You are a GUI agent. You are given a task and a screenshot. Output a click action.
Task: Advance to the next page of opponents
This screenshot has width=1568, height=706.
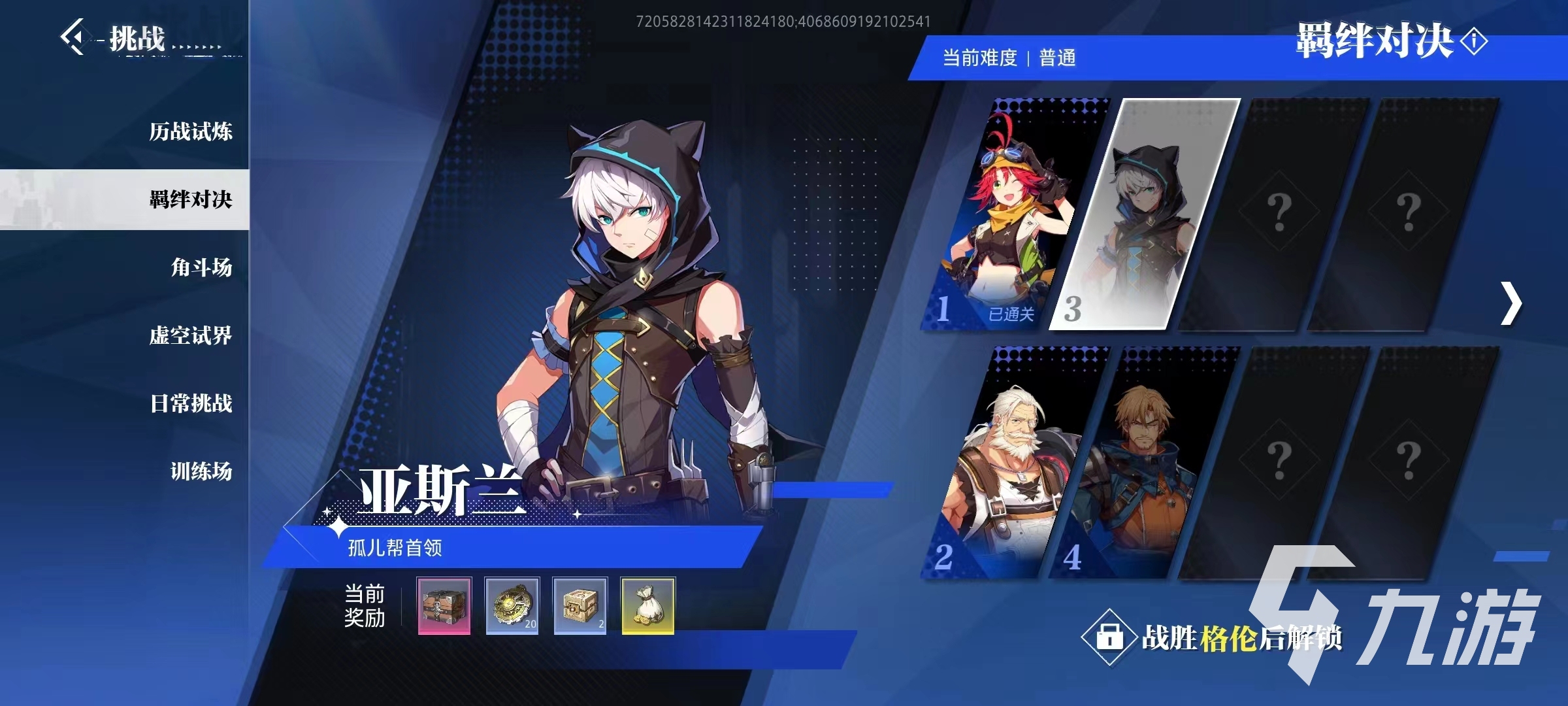[x=1511, y=303]
